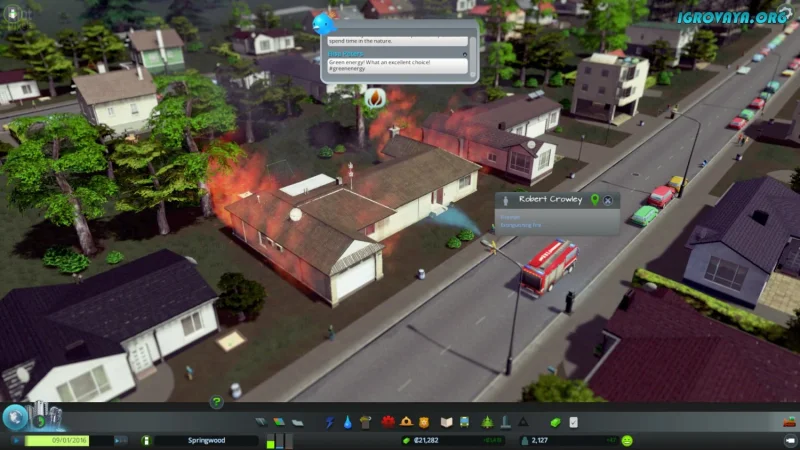Open the Public Transport bus menu
This screenshot has height=450, width=800.
coord(466,422)
